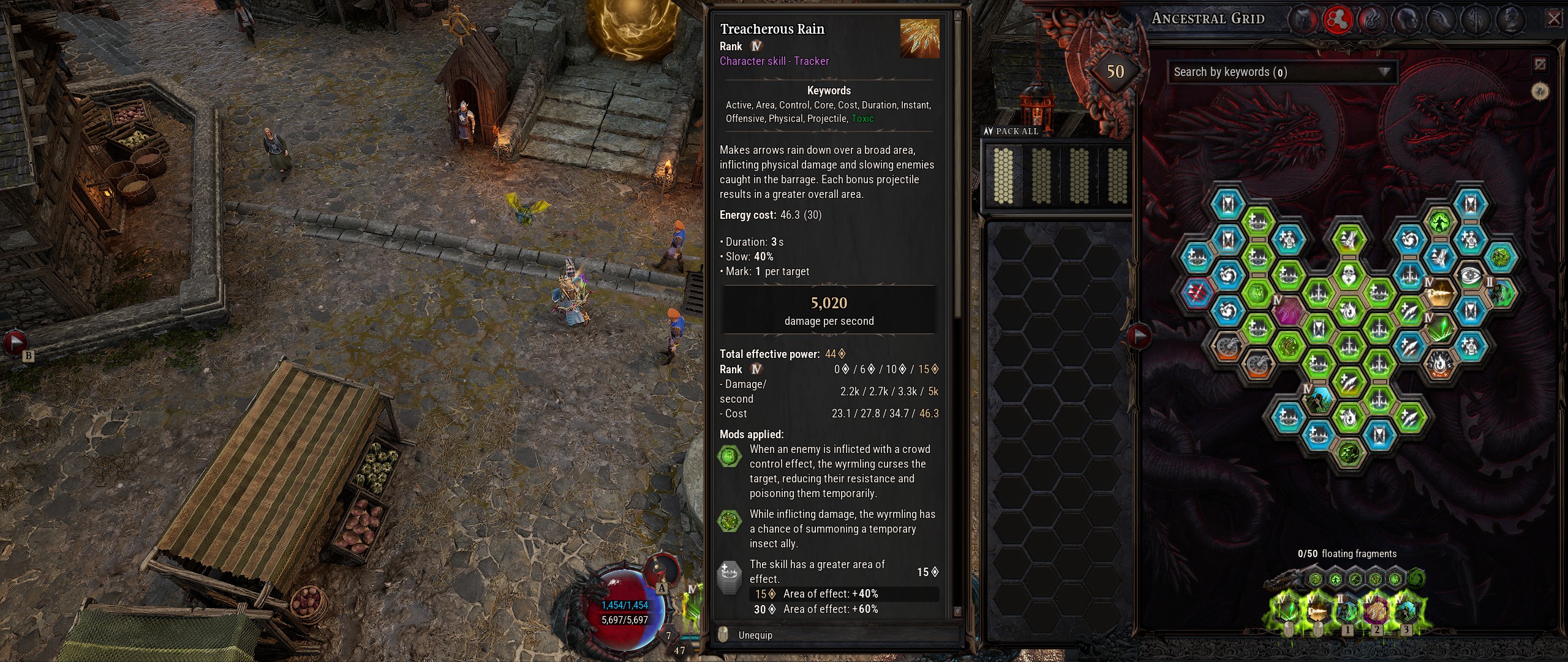Open the question mark help icon
The image size is (1568, 662).
click(x=1540, y=92)
